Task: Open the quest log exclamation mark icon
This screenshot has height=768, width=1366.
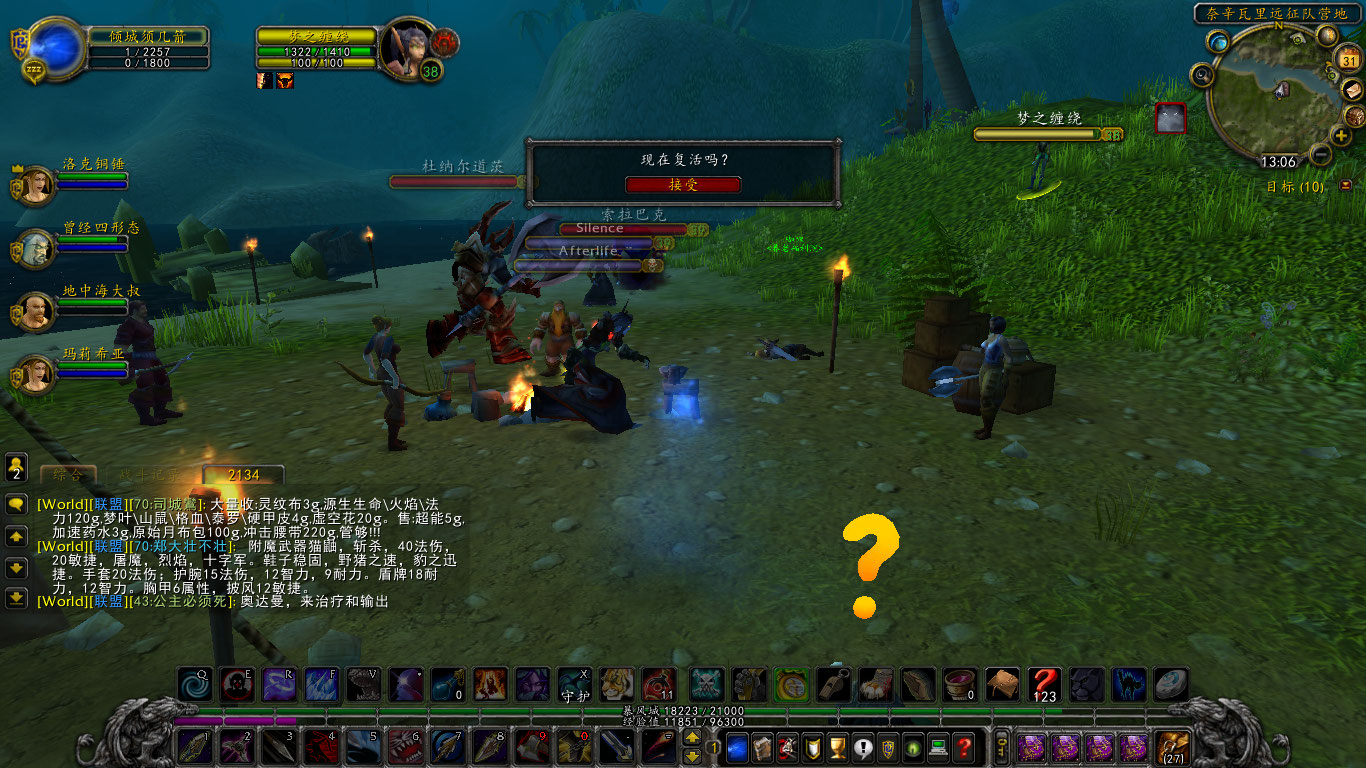Action: [x=861, y=750]
